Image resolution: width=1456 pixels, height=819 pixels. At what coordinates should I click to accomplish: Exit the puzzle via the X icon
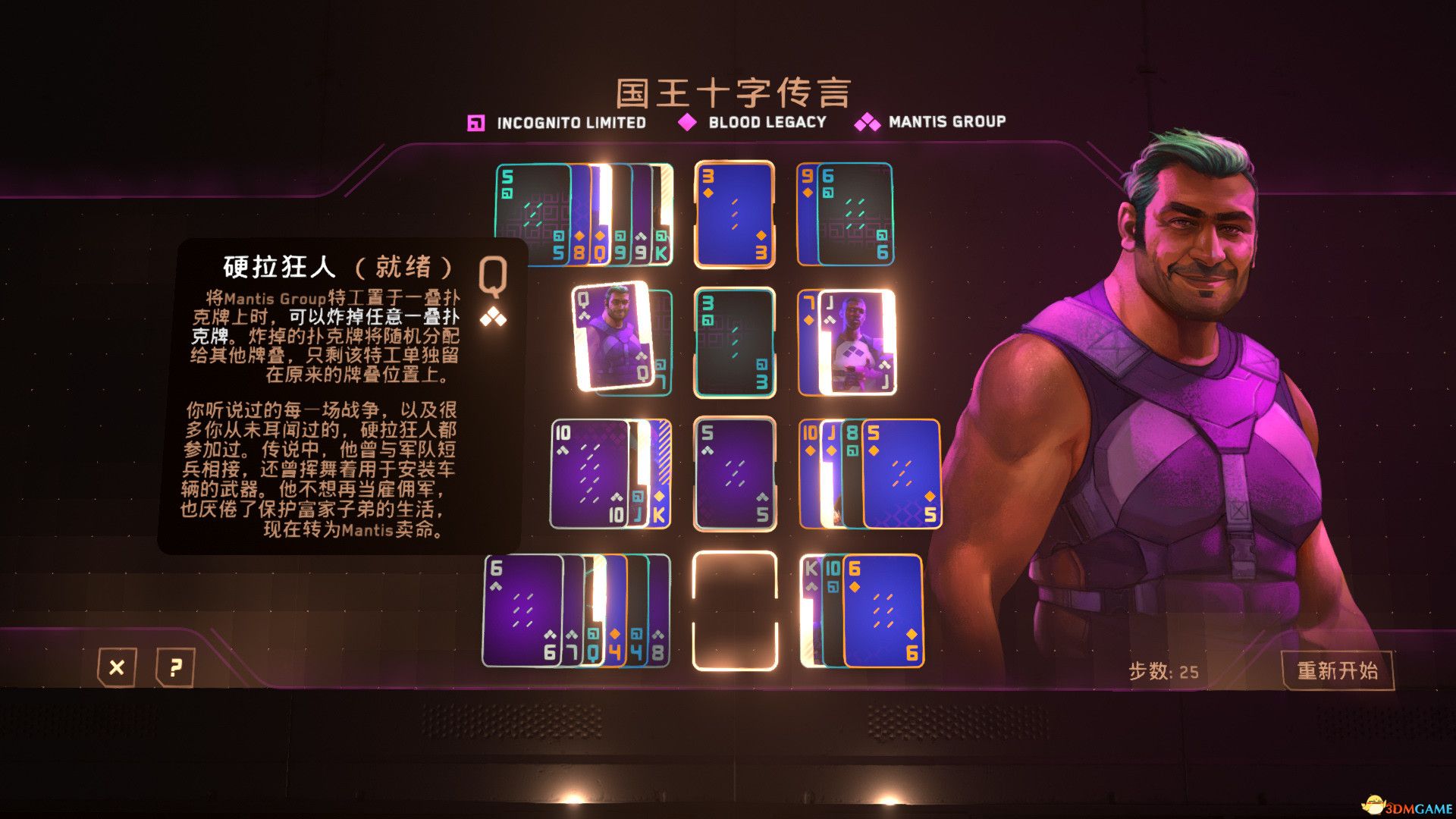point(115,669)
